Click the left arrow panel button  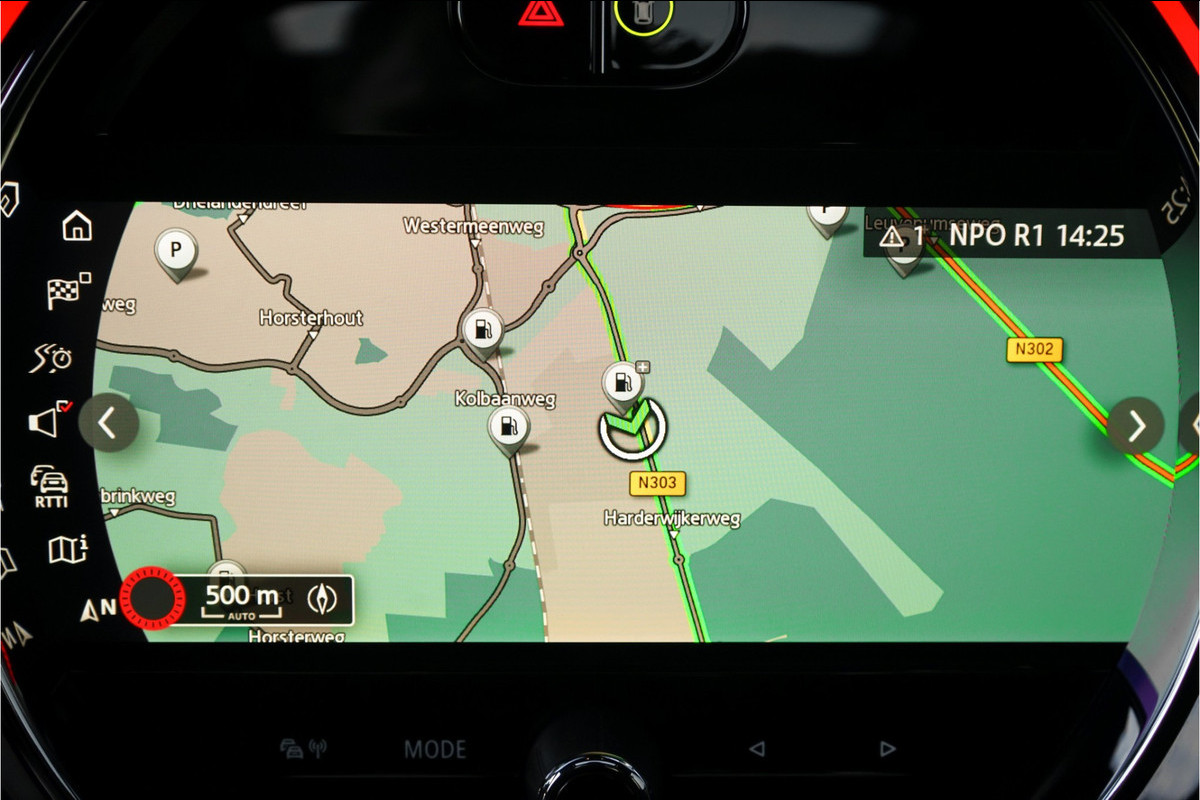[108, 423]
